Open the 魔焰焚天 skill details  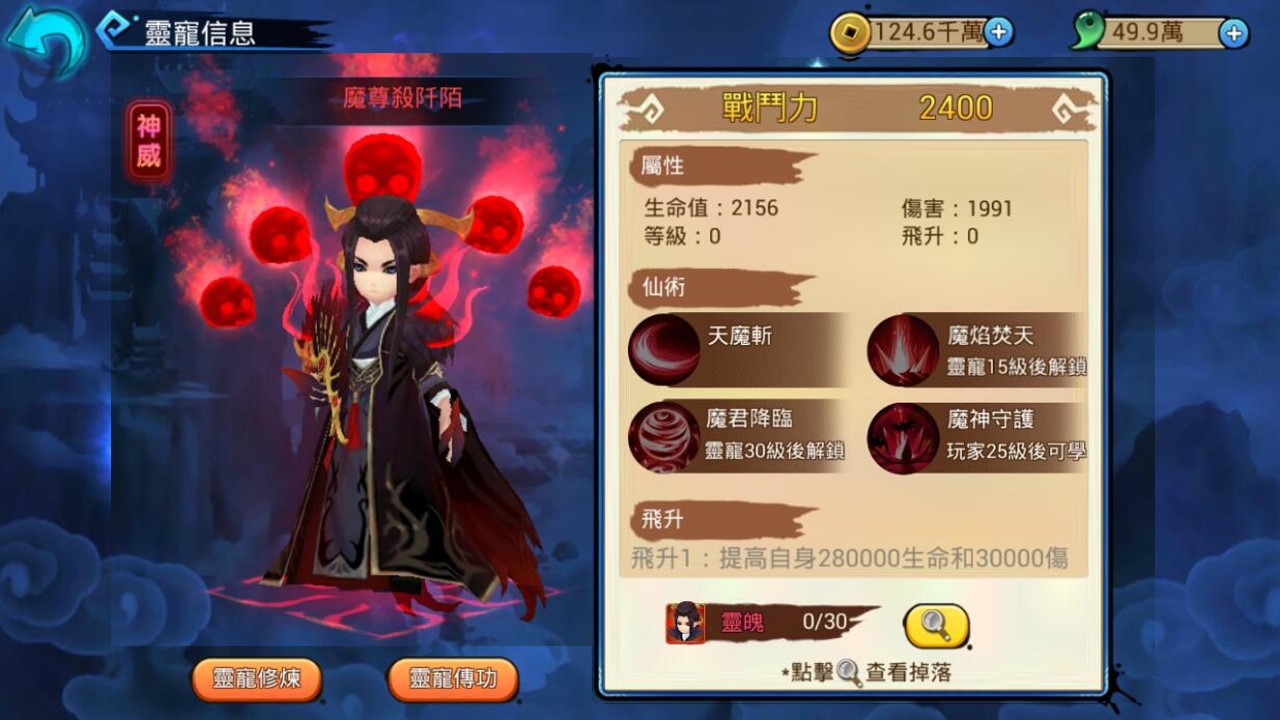[x=905, y=350]
